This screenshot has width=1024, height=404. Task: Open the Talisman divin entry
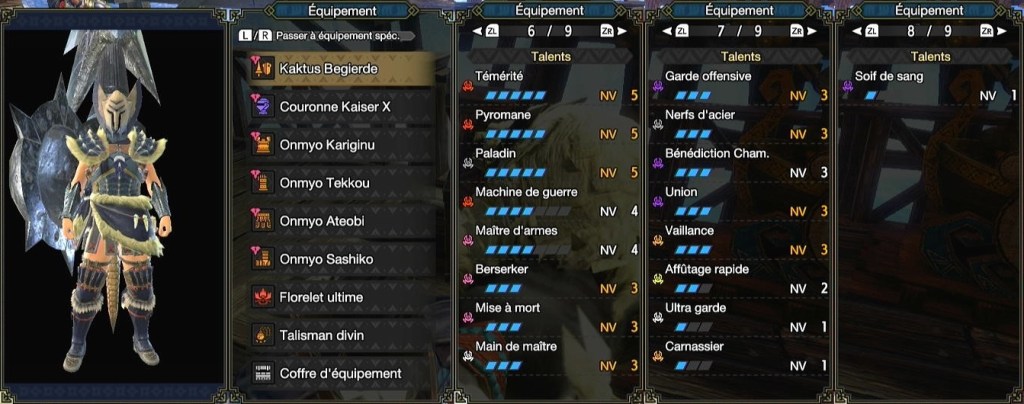(340, 336)
